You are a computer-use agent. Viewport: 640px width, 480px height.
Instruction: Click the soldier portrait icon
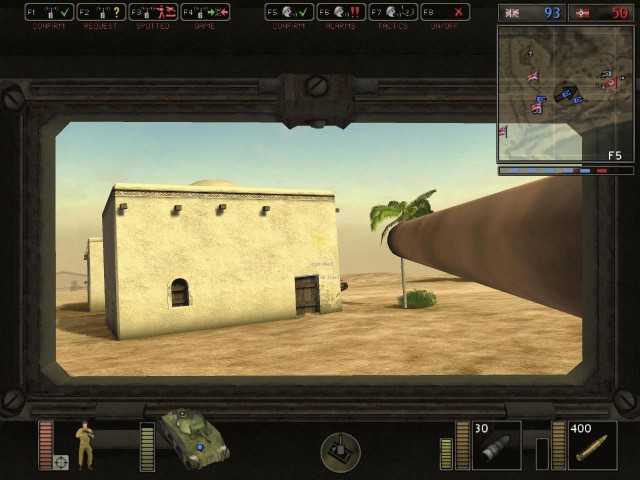[x=87, y=444]
